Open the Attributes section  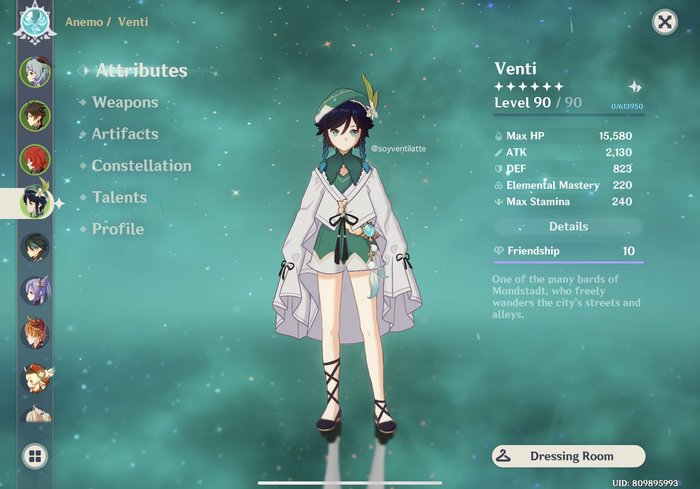(141, 71)
